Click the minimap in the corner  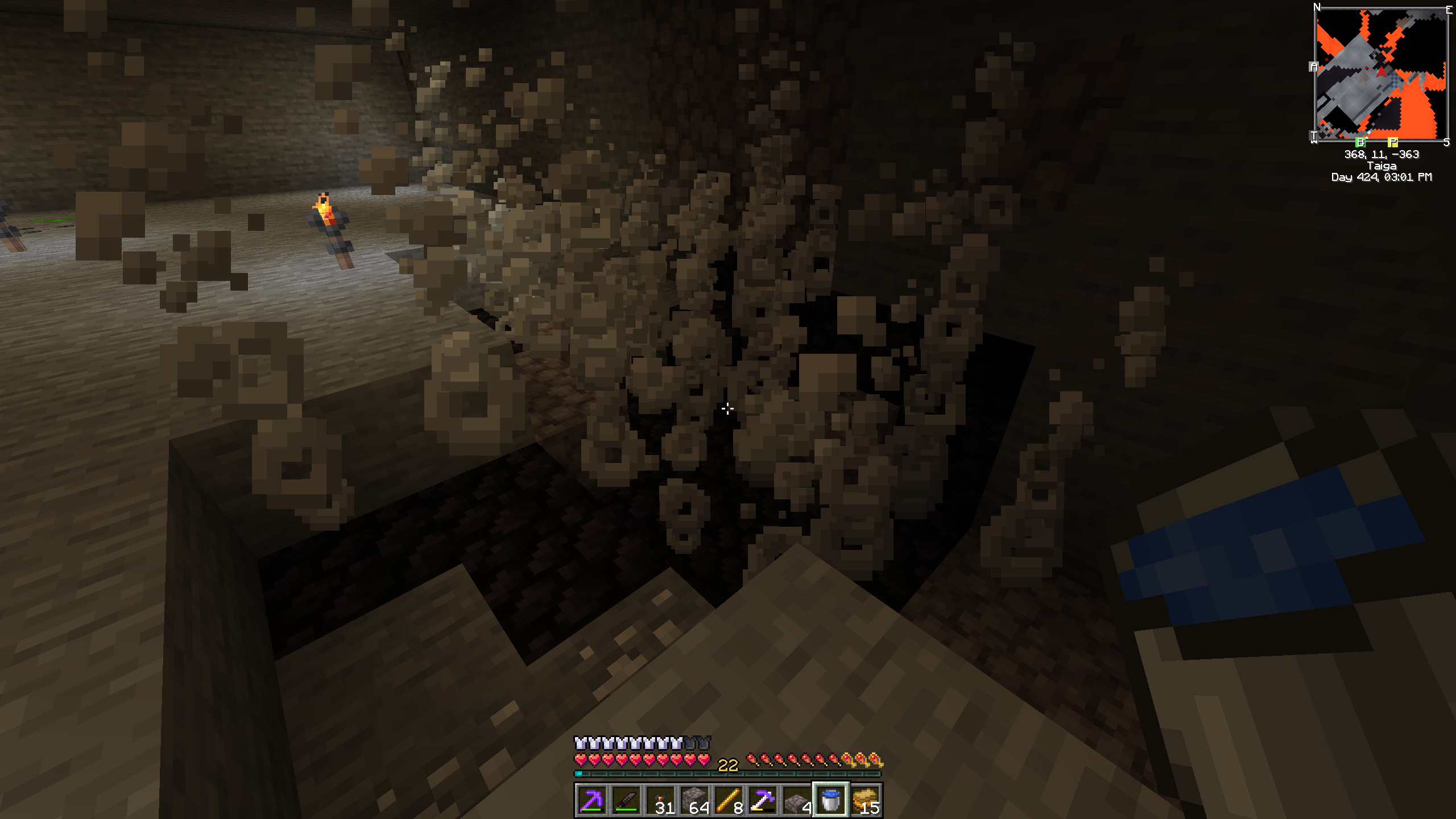(x=1381, y=74)
